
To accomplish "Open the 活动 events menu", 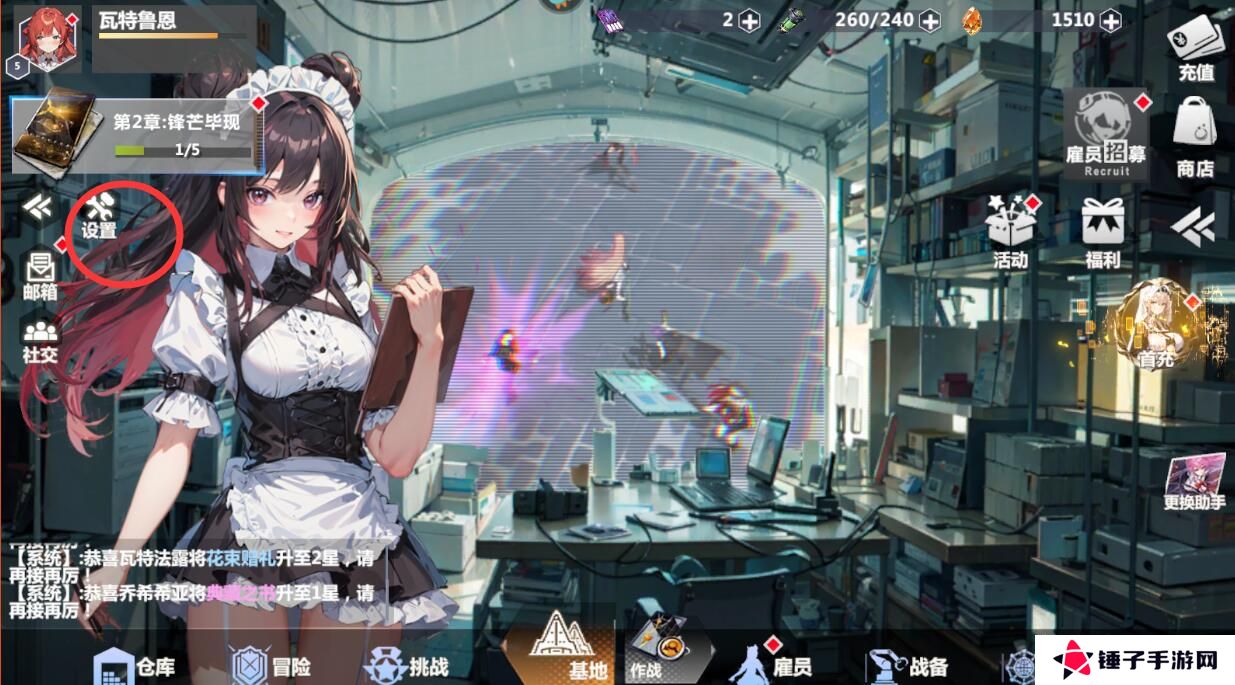I will pyautogui.click(x=1011, y=230).
